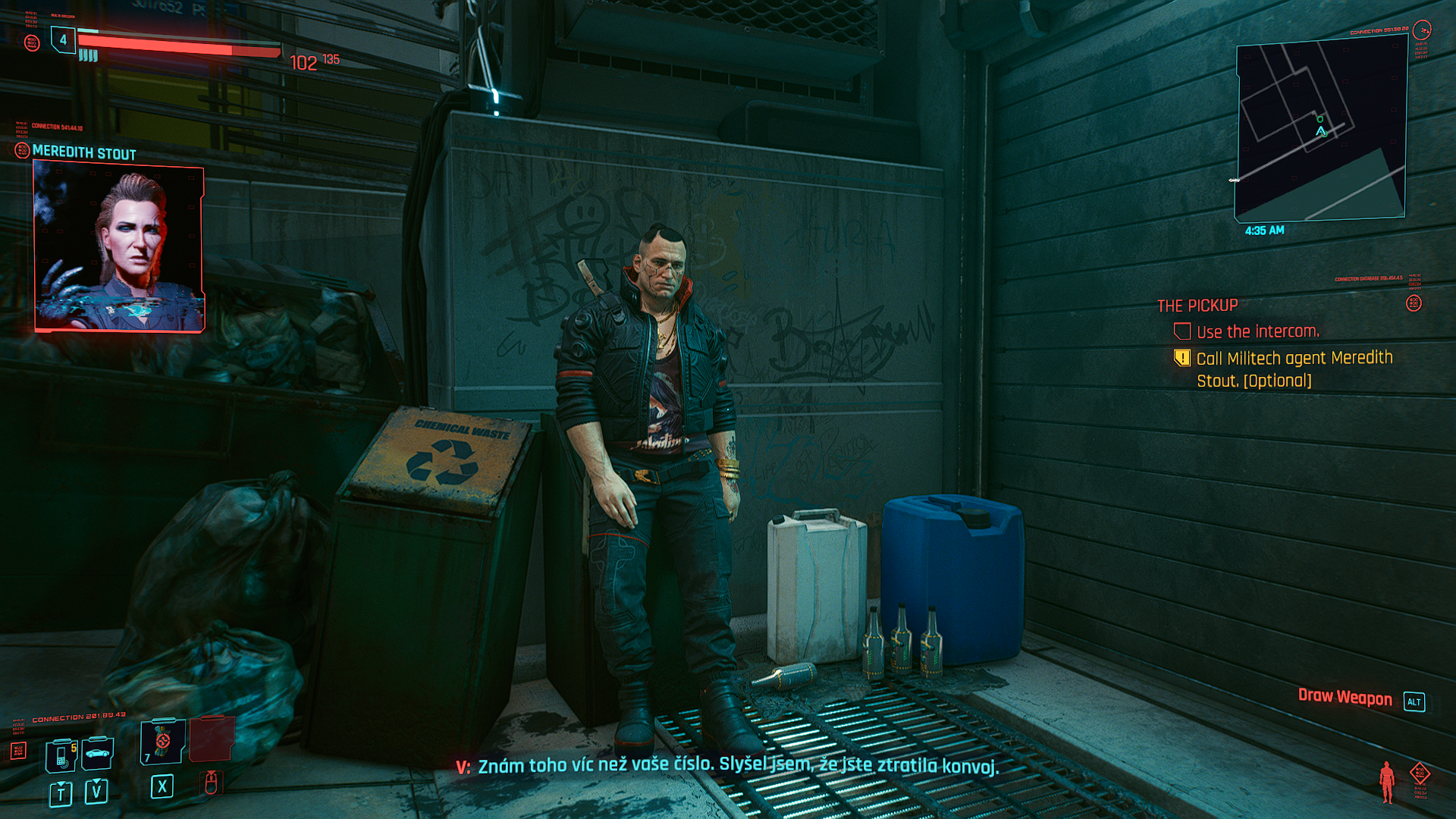Click the empty red gadget slot
The width and height of the screenshot is (1456, 819).
212,739
